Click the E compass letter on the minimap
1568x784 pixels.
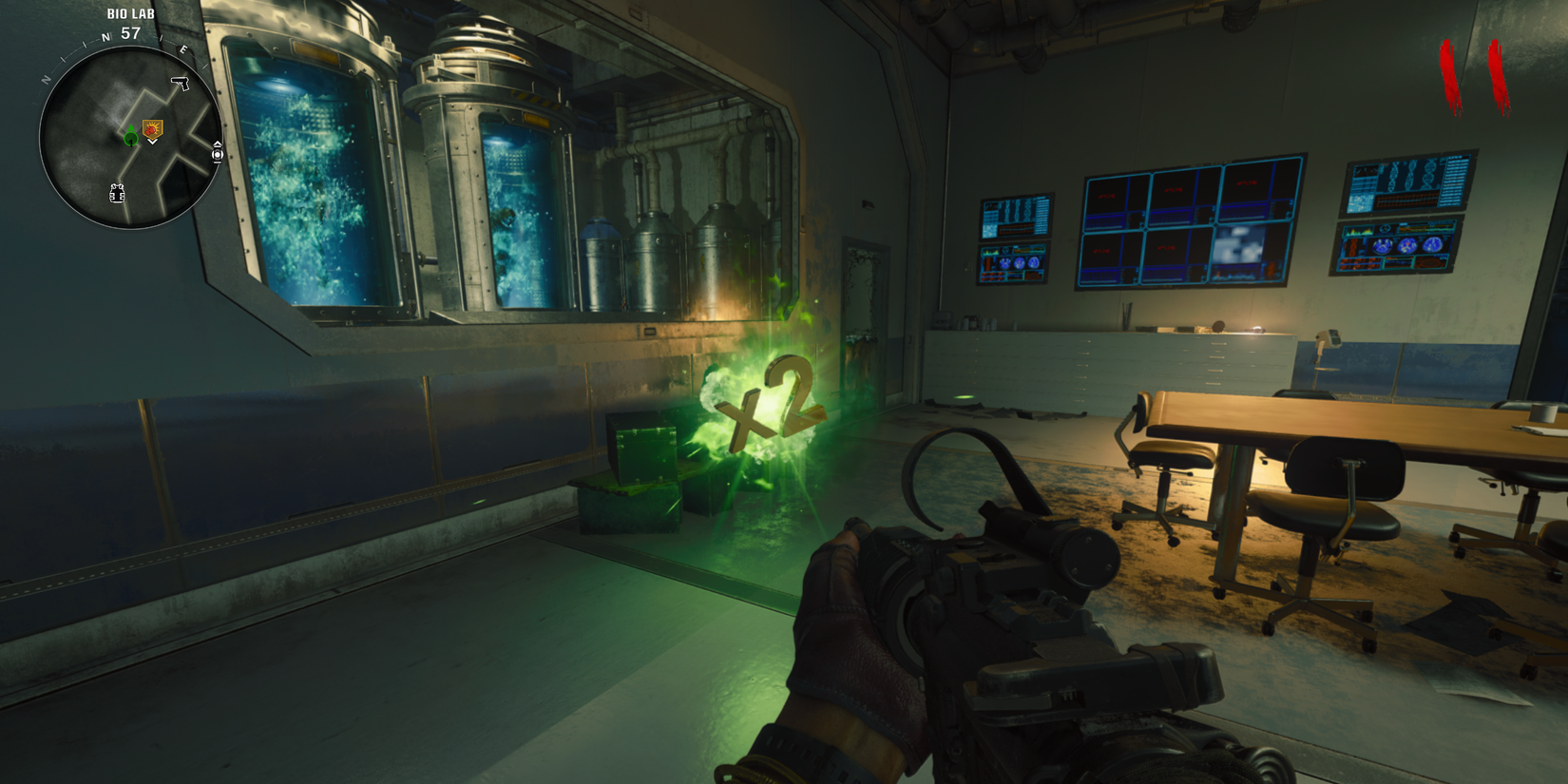pos(183,50)
